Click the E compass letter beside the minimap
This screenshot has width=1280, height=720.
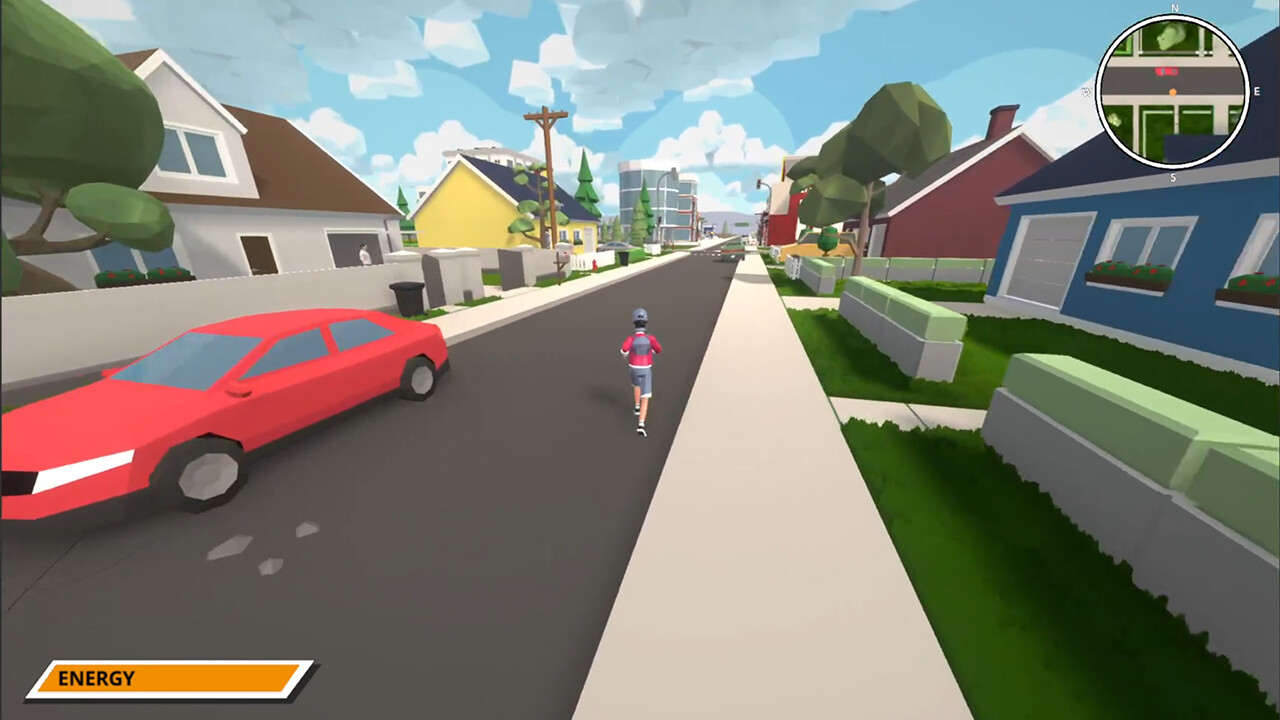(1257, 91)
